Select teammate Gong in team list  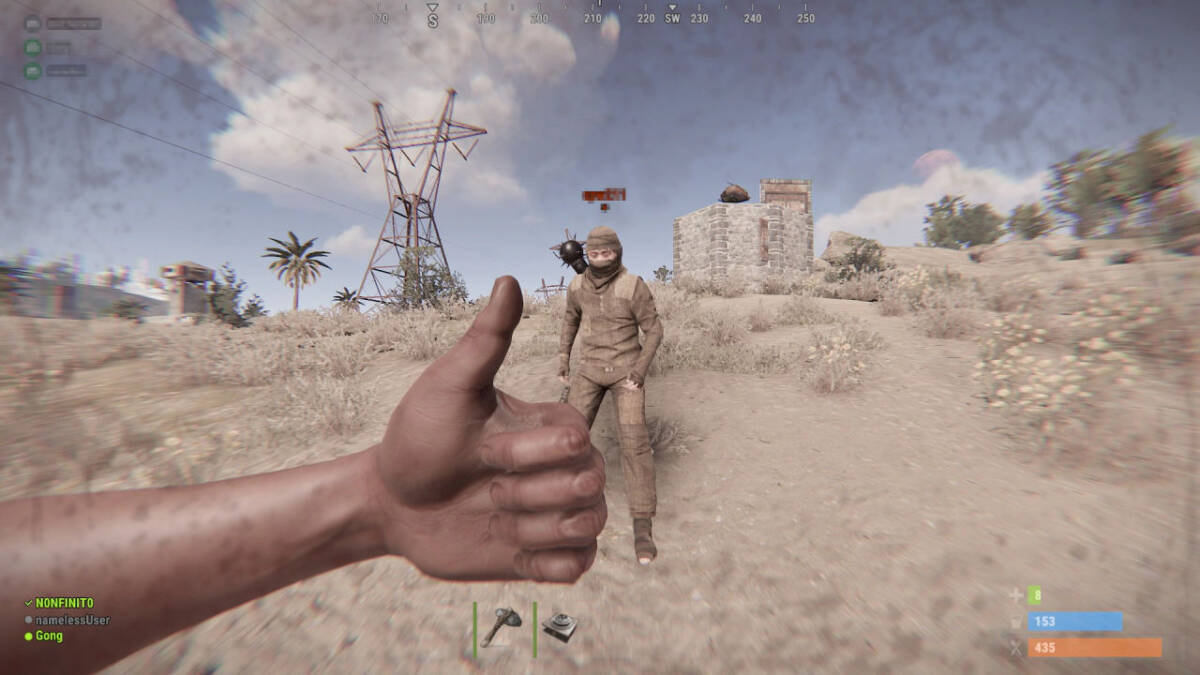click(49, 636)
